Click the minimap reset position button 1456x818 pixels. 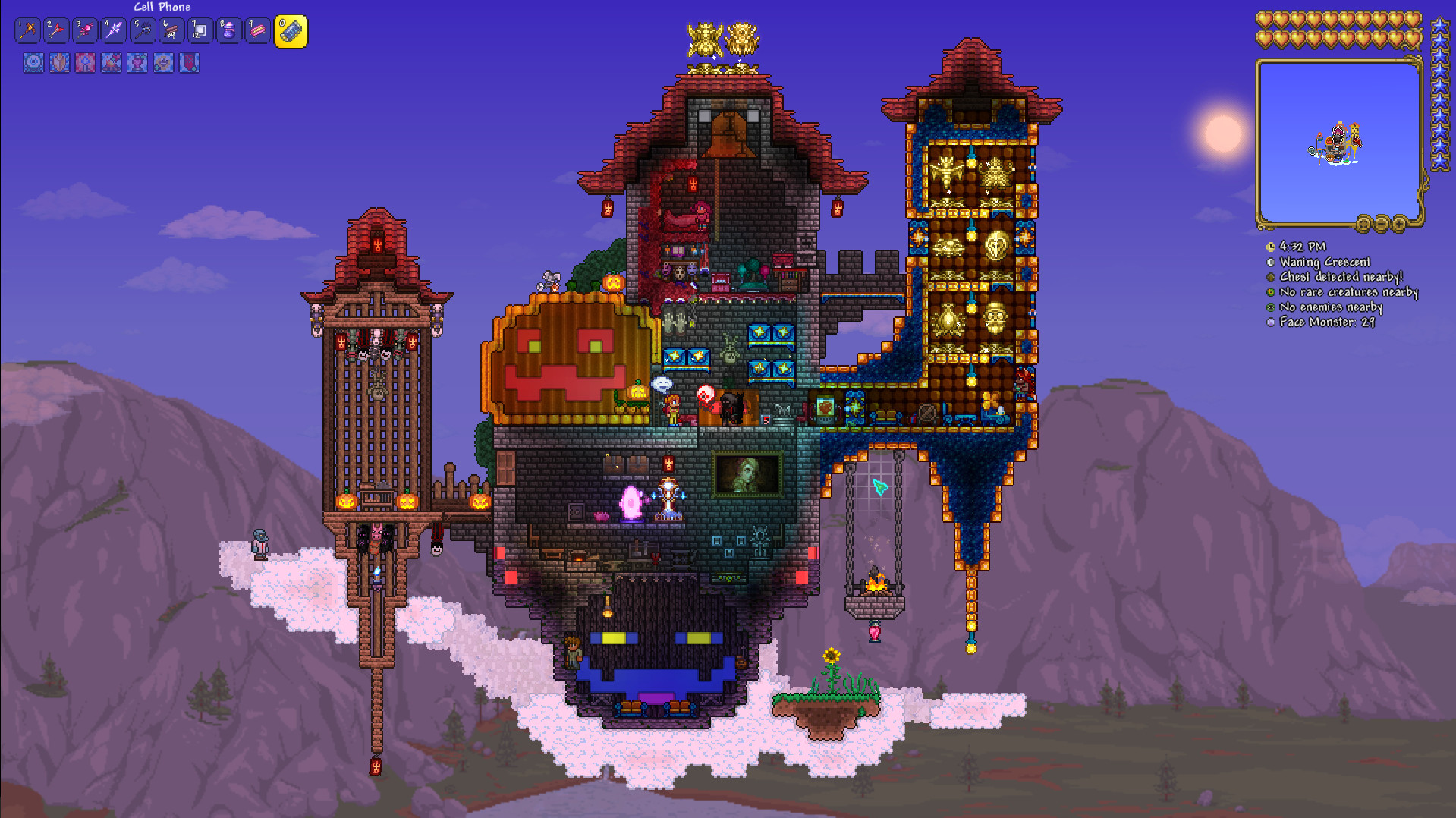(x=1363, y=224)
